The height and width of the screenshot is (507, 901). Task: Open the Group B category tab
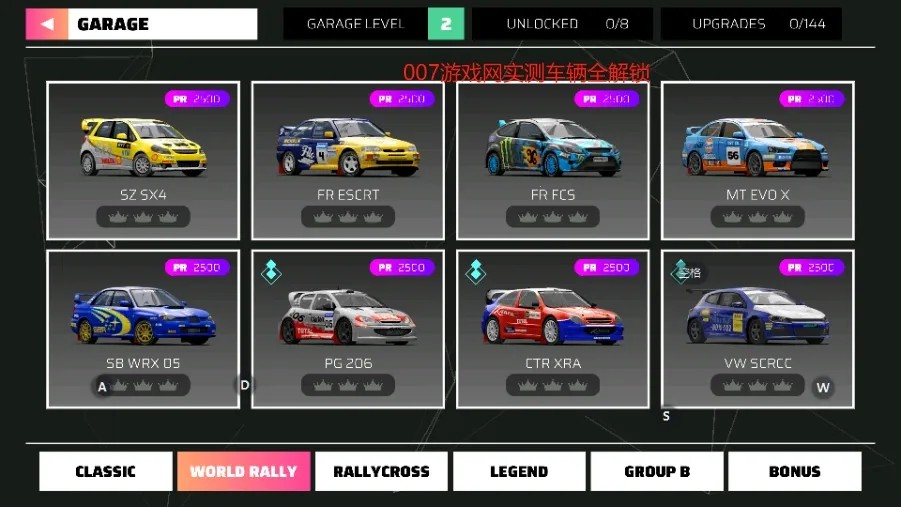tap(657, 472)
